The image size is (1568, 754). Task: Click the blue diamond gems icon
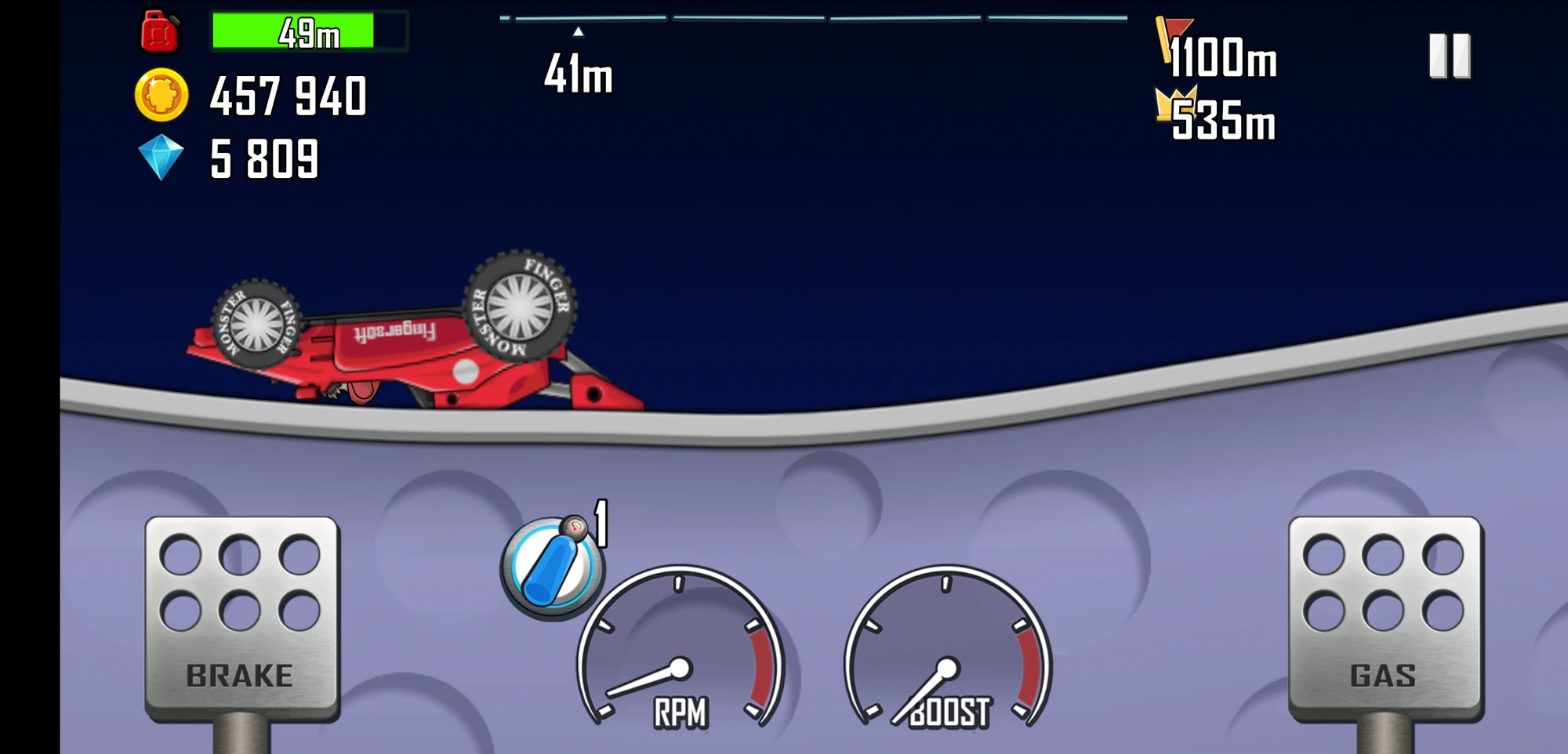click(x=162, y=158)
